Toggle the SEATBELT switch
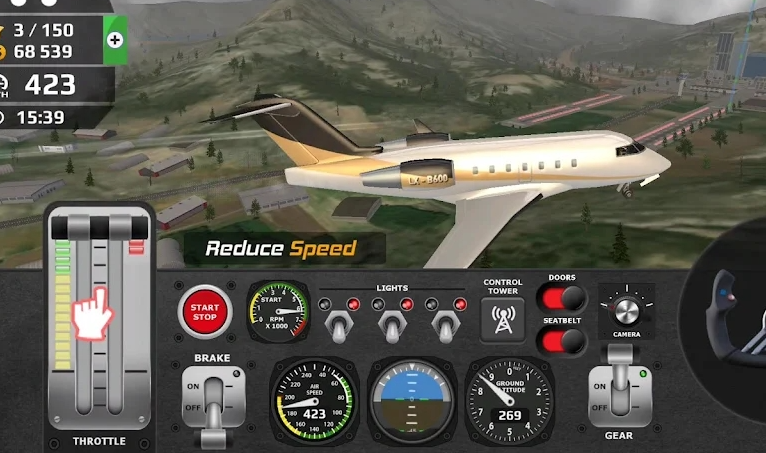Screen dimensions: 766x453 561,341
